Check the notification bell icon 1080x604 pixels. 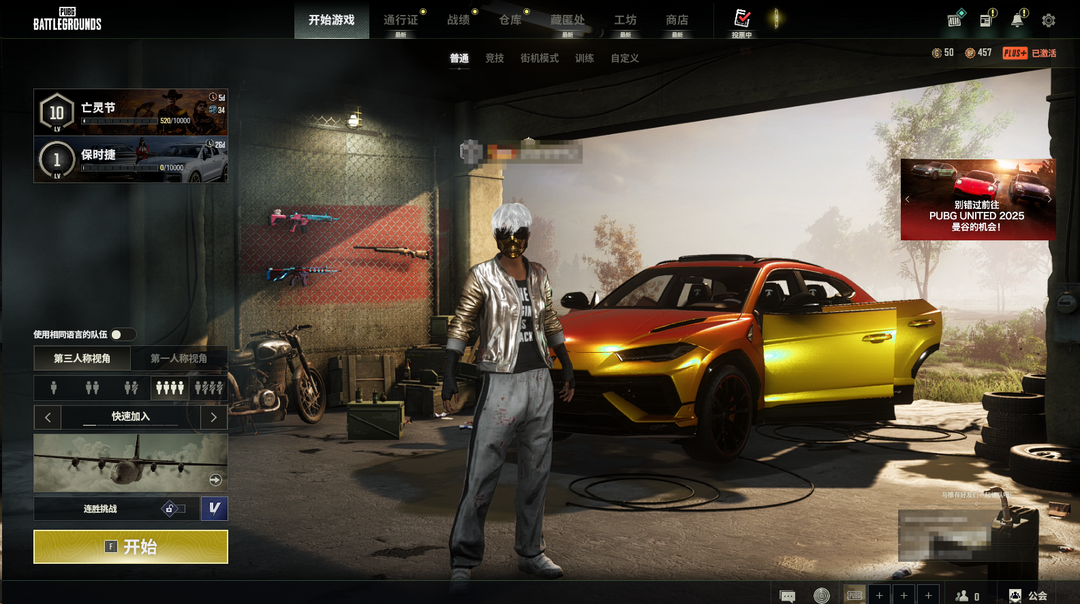(x=1017, y=20)
